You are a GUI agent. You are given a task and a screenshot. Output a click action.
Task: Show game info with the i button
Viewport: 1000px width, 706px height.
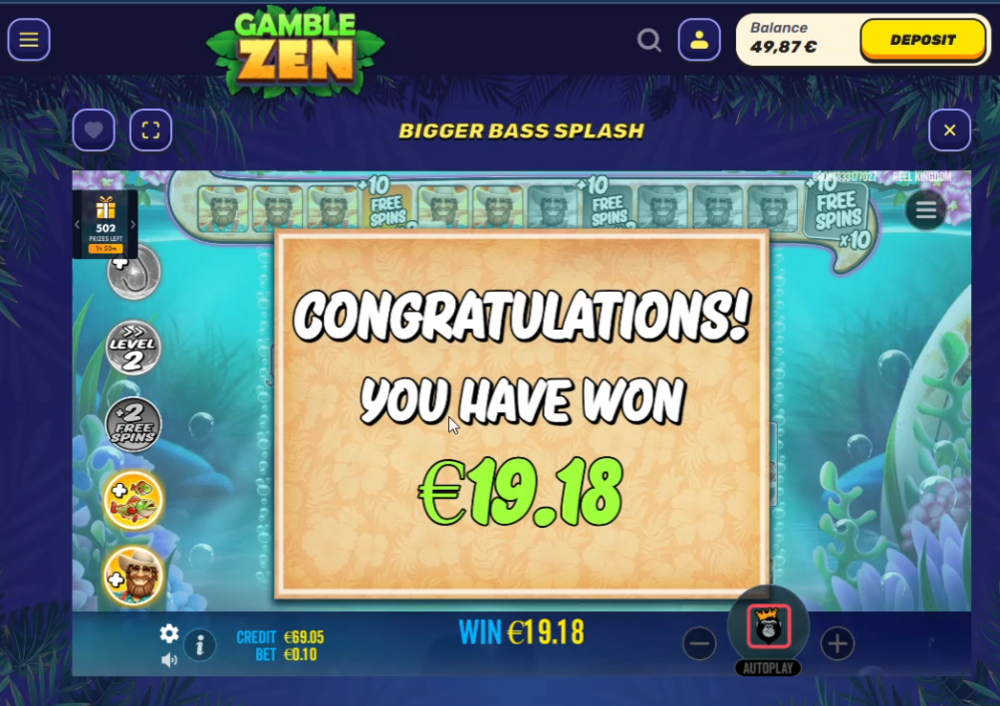200,645
